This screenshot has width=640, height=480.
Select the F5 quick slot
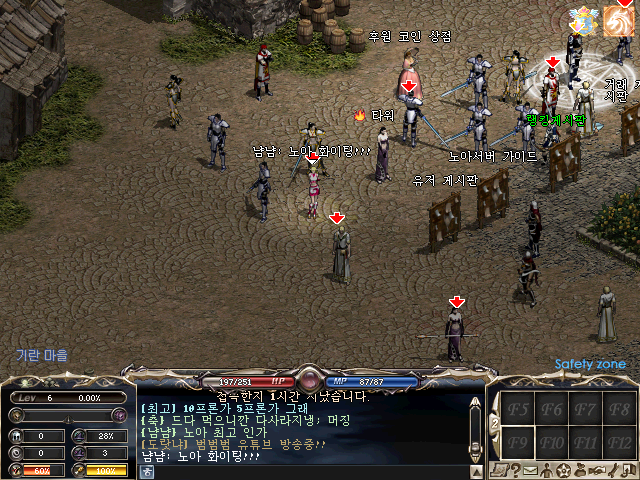[x=519, y=408]
